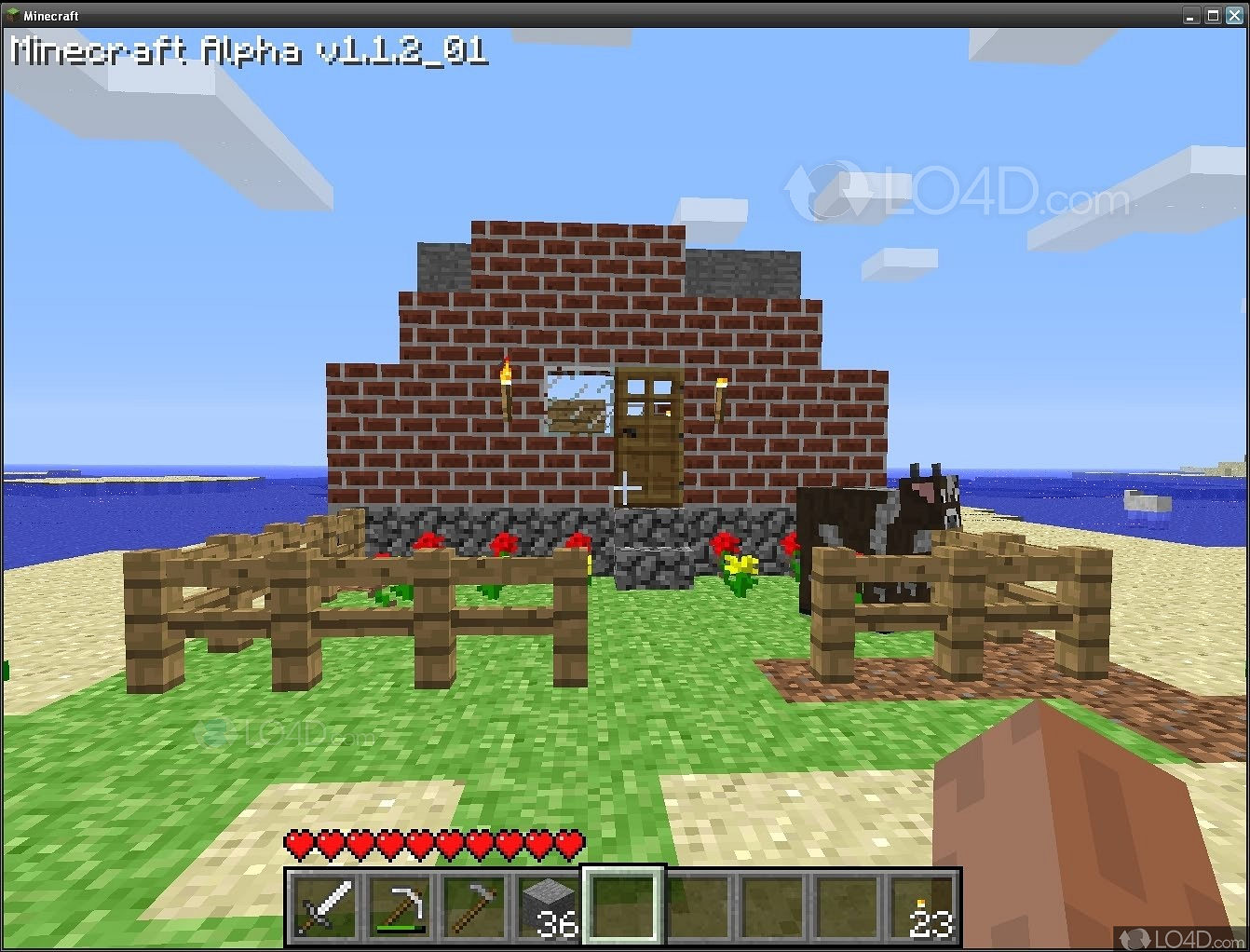Maximize the Minecraft window
This screenshot has width=1250, height=952.
click(x=1213, y=15)
